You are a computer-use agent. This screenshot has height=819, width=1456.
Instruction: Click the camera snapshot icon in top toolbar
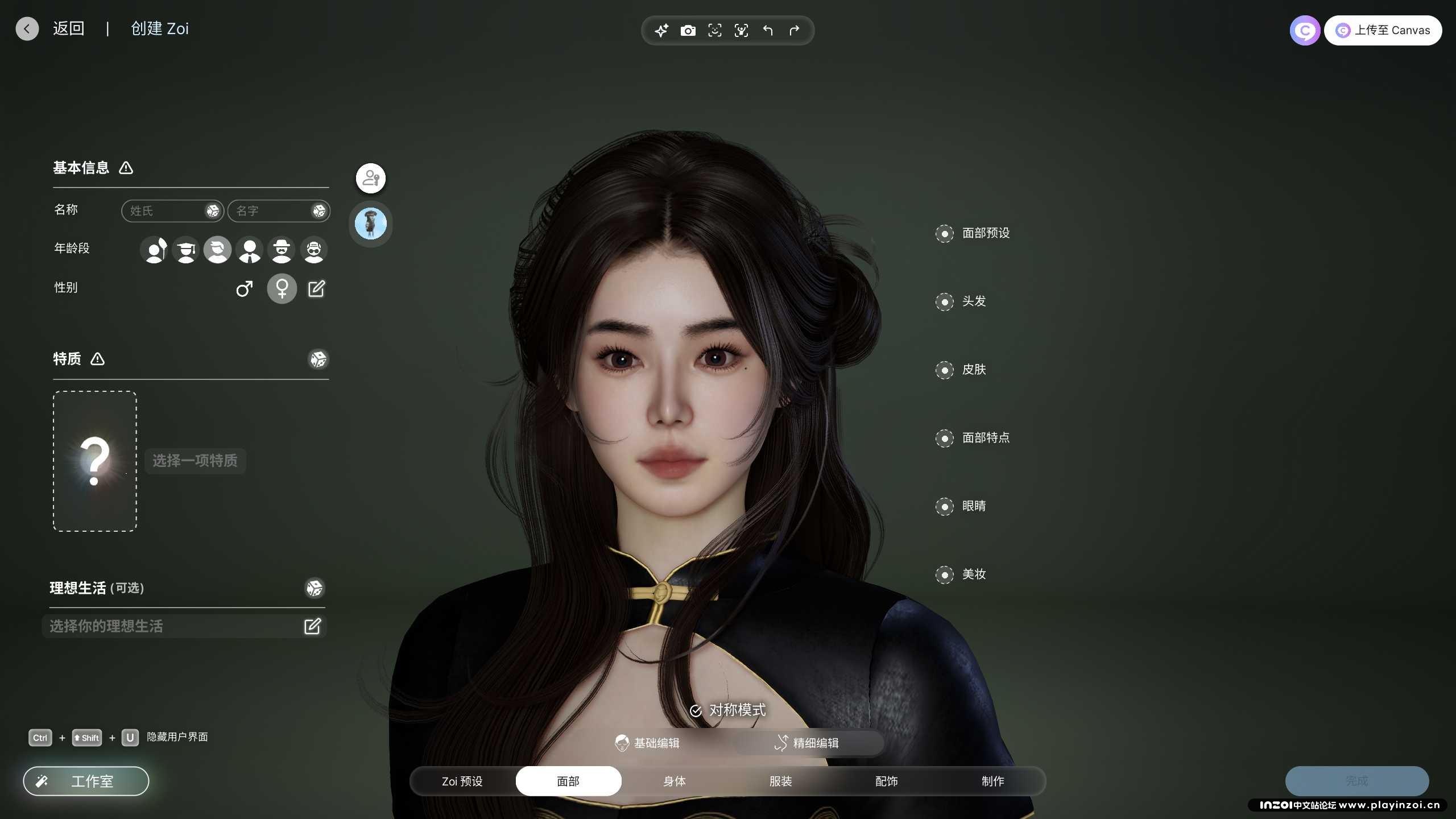[x=688, y=31]
